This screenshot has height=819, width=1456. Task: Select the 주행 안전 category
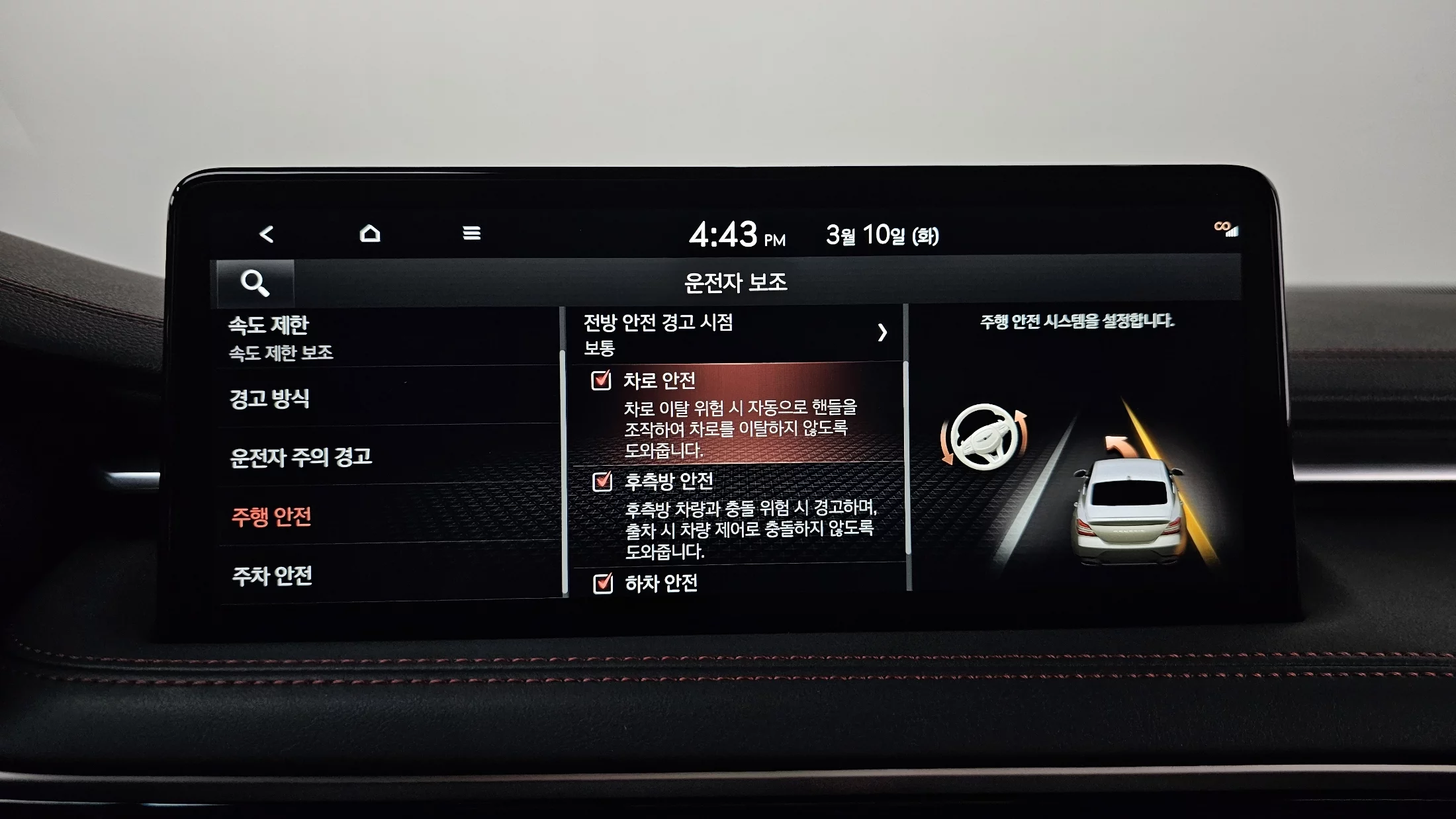click(387, 516)
